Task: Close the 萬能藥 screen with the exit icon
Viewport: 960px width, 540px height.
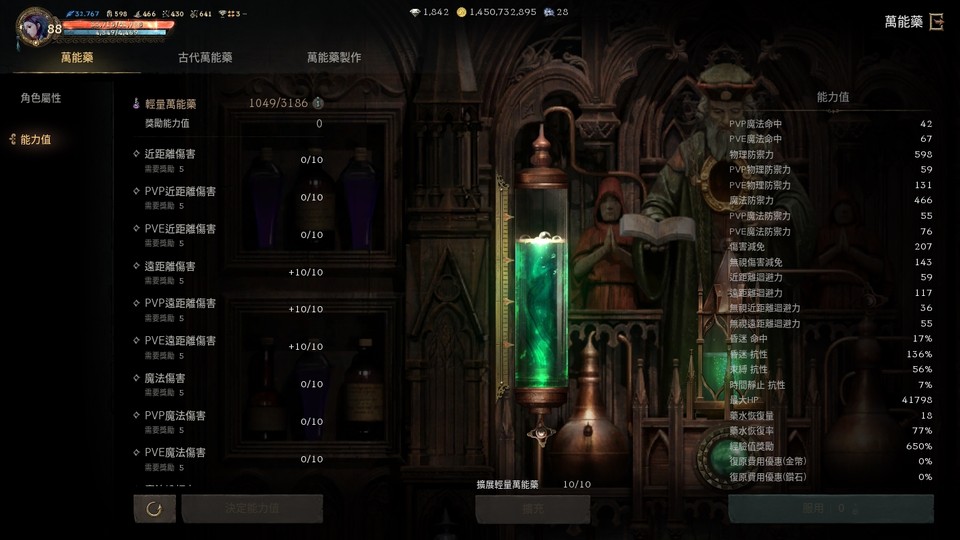Action: (x=936, y=22)
